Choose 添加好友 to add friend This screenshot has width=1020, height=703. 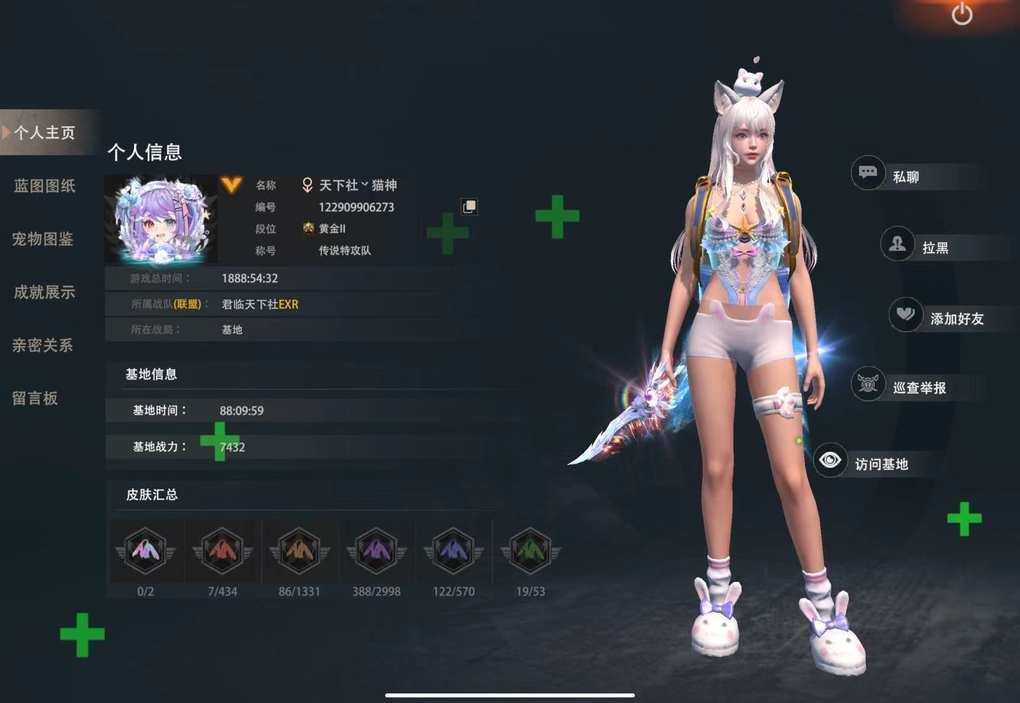[955, 318]
